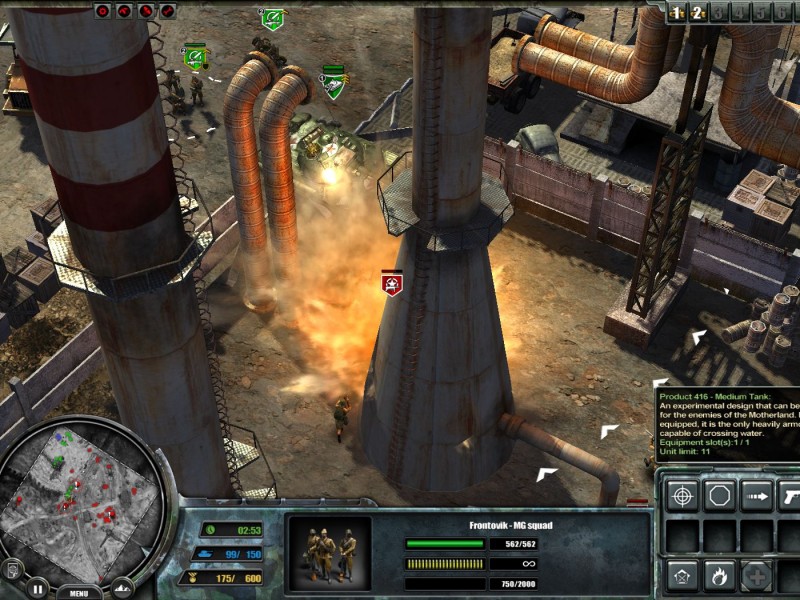Select the red enemy unit shield marker
Screen dimensions: 800x600
pyautogui.click(x=392, y=284)
